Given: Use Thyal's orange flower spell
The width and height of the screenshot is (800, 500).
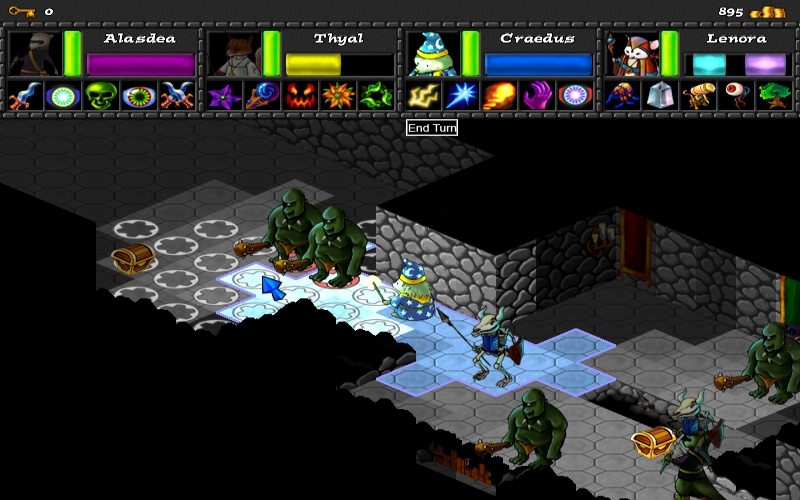Looking at the screenshot, I should point(336,96).
